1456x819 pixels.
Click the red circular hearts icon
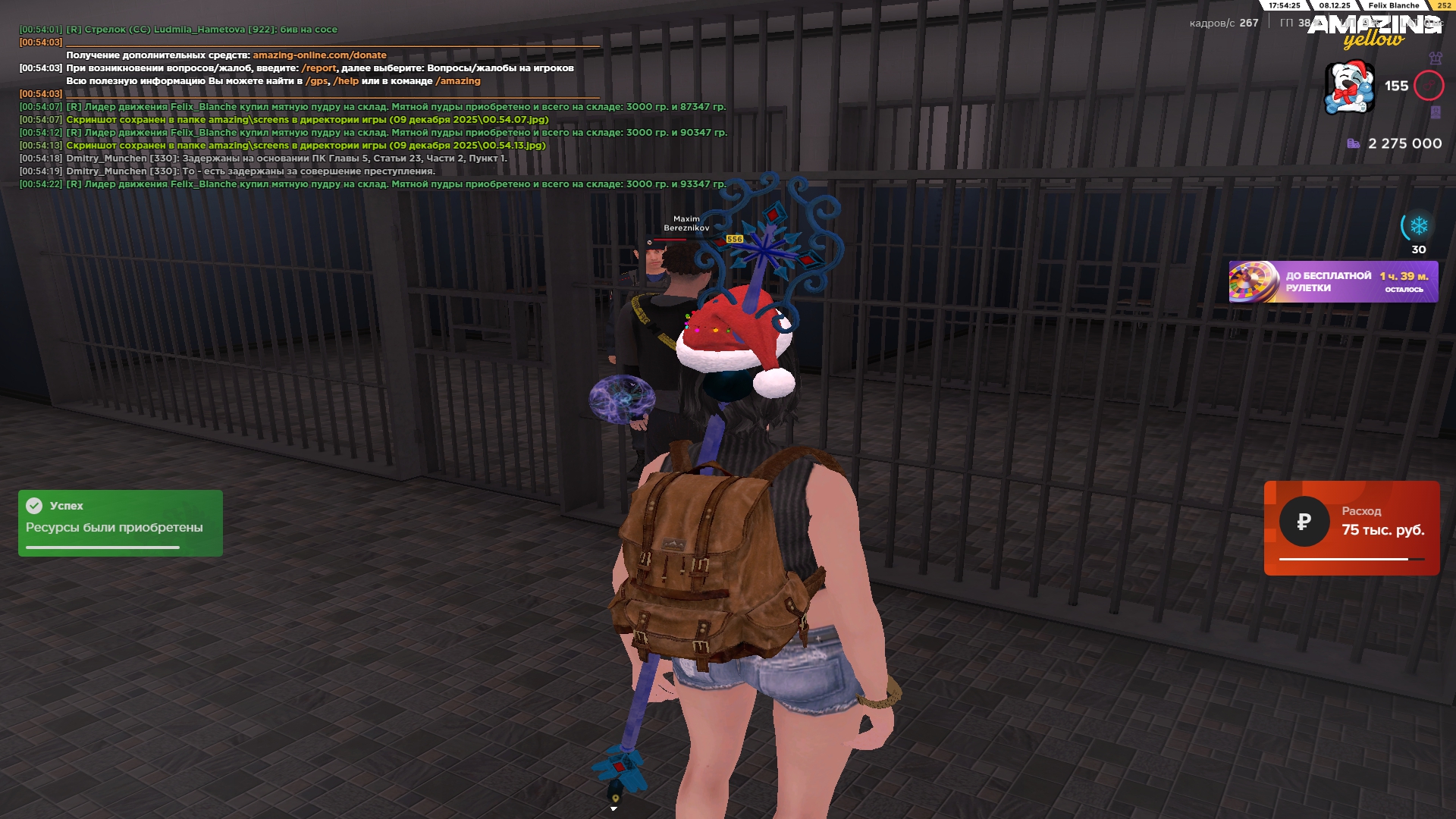(x=1428, y=86)
